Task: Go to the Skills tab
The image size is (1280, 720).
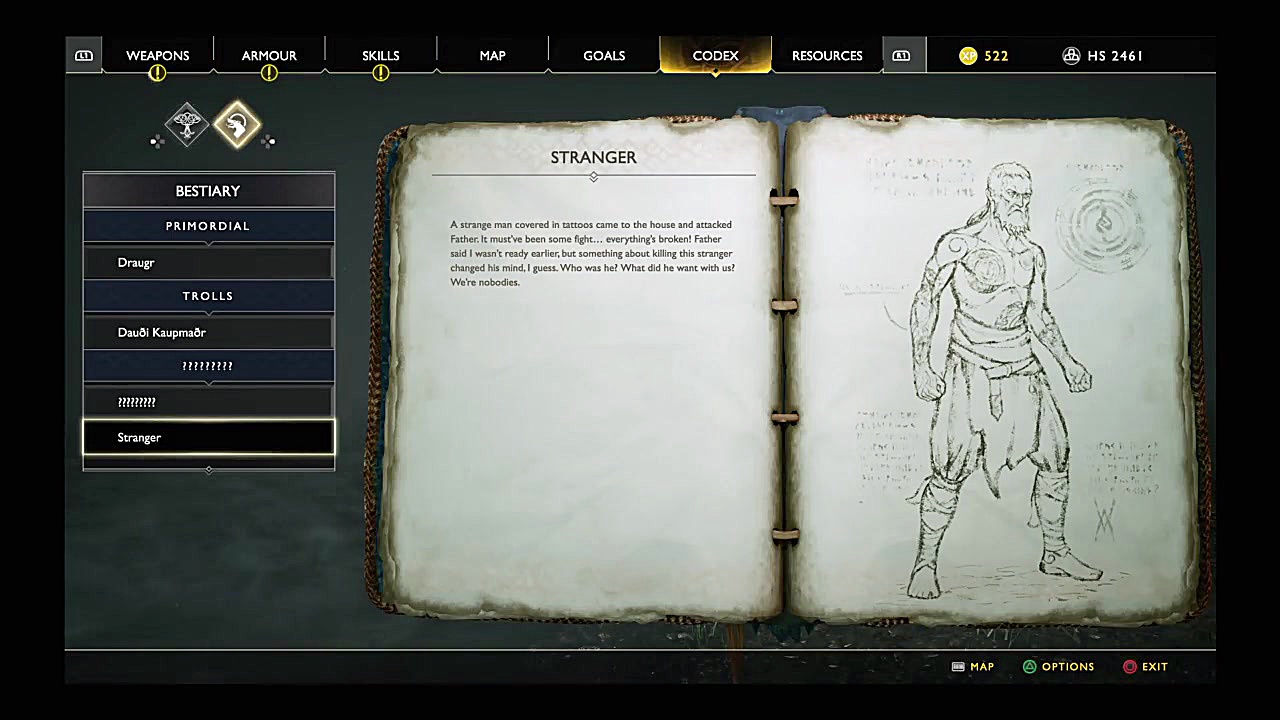Action: [380, 56]
